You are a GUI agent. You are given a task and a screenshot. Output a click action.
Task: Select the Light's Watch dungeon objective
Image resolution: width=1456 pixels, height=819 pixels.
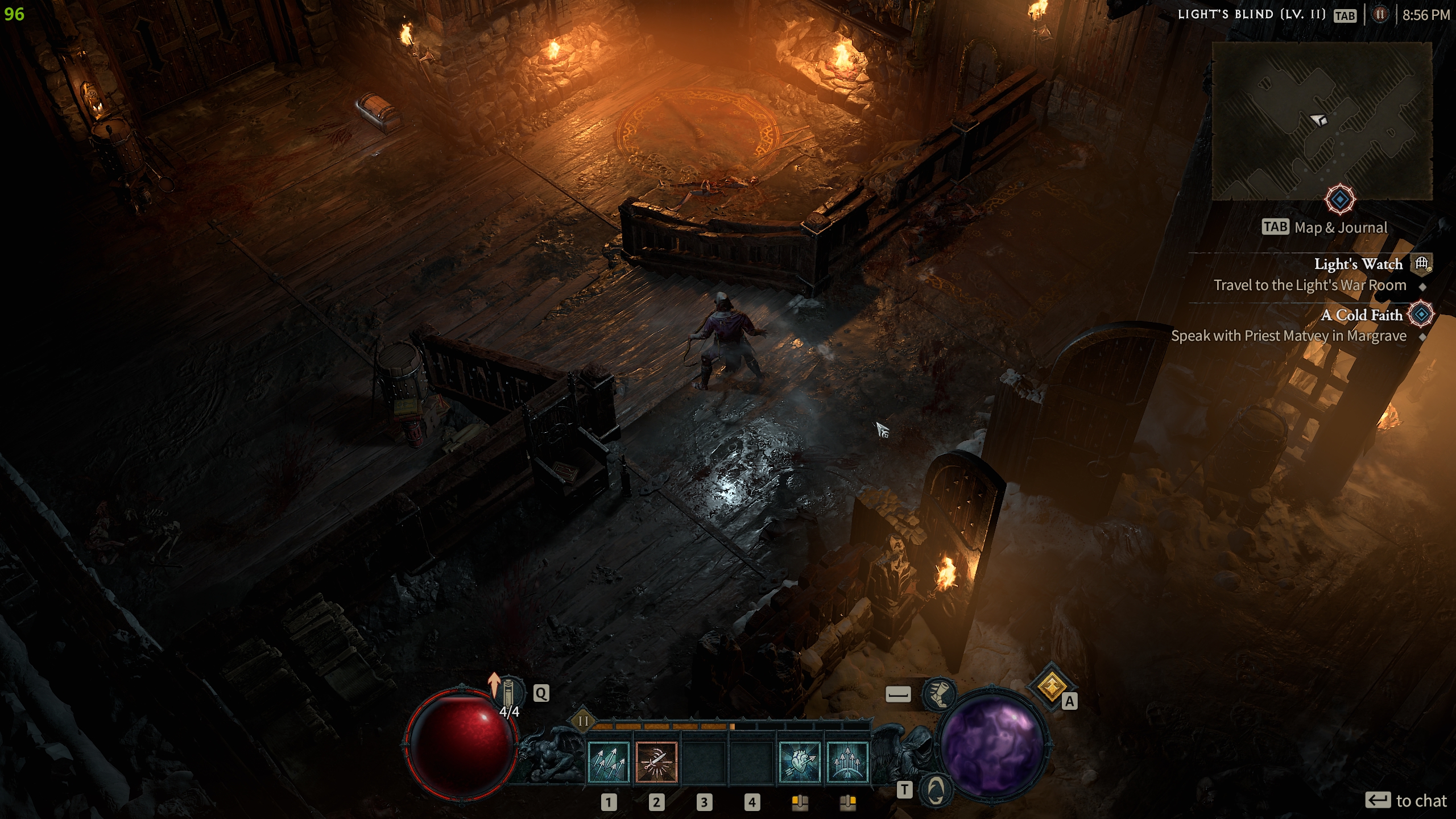tap(1358, 264)
